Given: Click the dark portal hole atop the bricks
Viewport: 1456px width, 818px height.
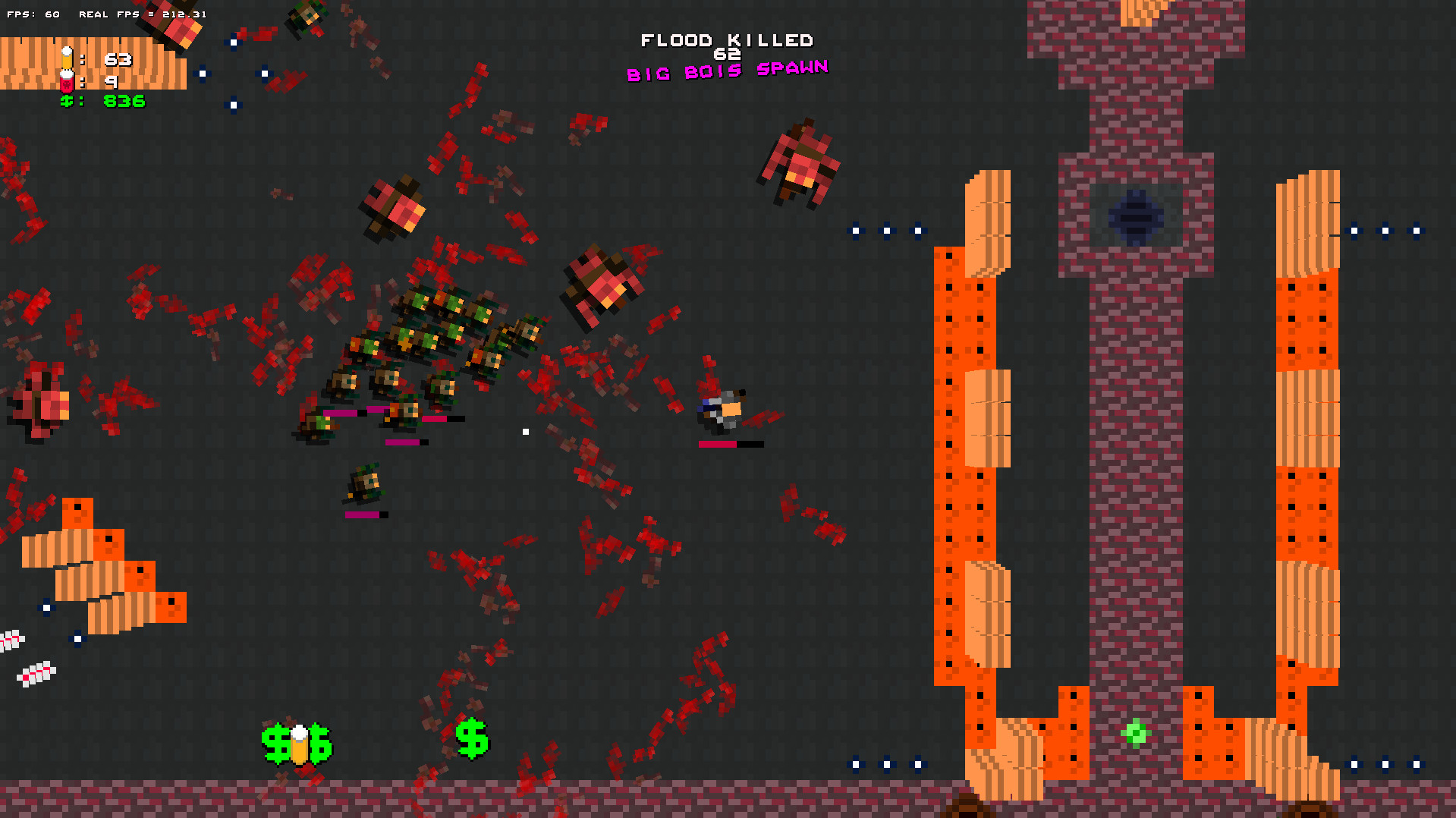Looking at the screenshot, I should (x=1136, y=218).
